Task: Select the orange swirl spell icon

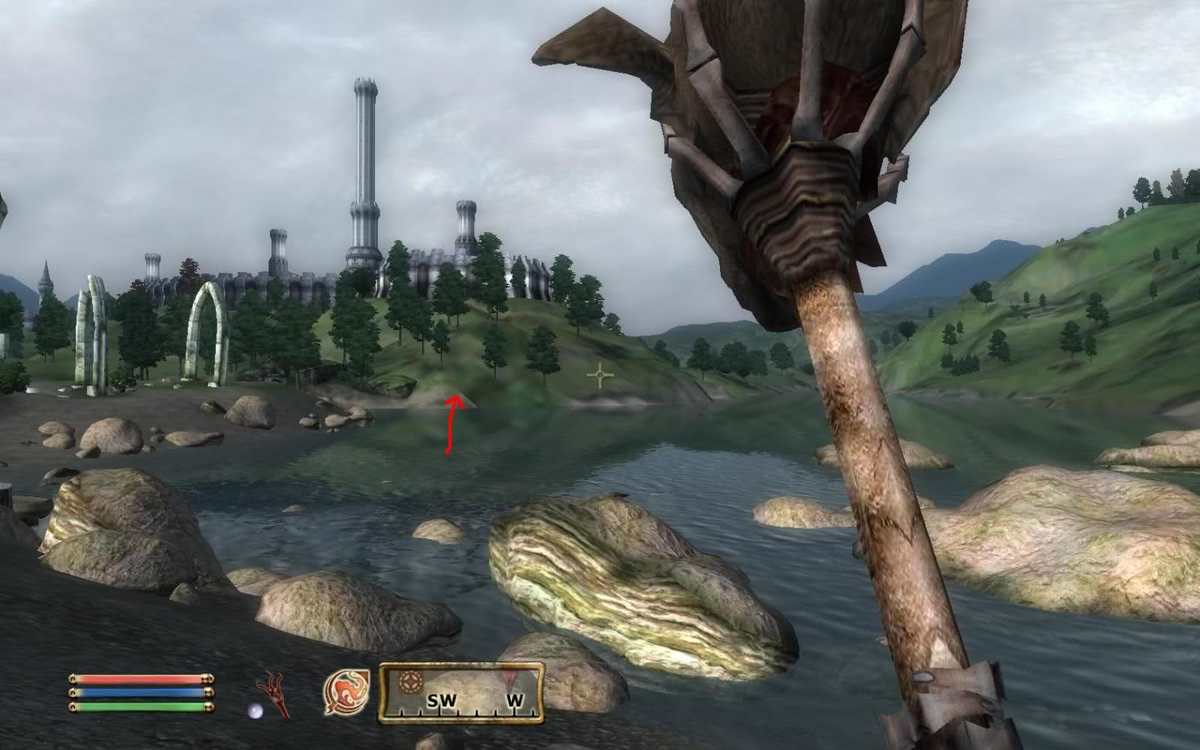Action: (346, 692)
